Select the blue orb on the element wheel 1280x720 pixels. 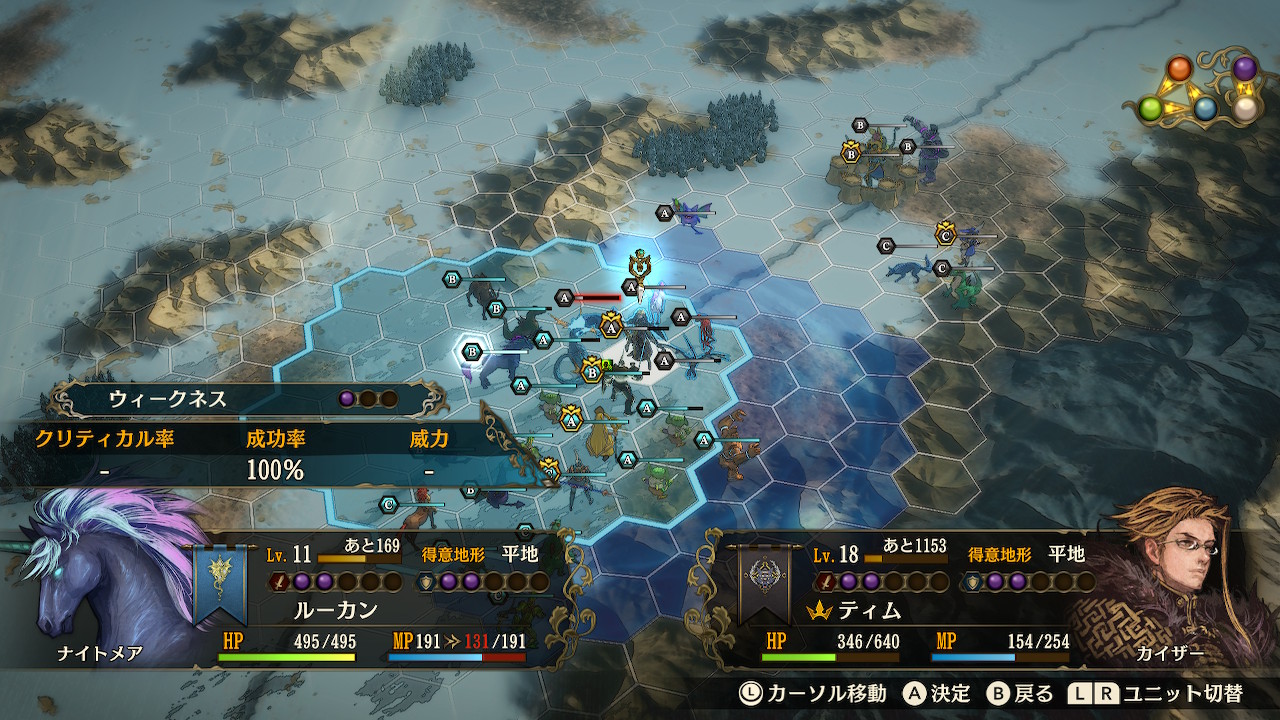(x=1206, y=109)
